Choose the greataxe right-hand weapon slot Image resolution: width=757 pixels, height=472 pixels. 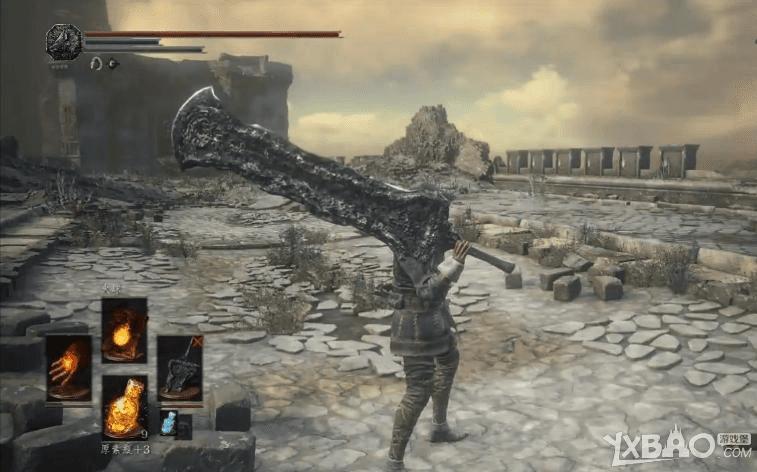[x=179, y=367]
